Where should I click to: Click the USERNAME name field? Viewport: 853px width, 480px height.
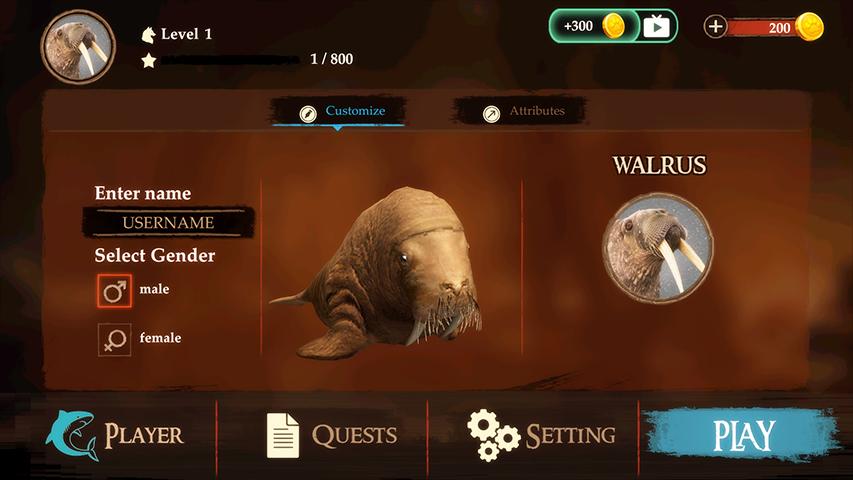(x=168, y=222)
